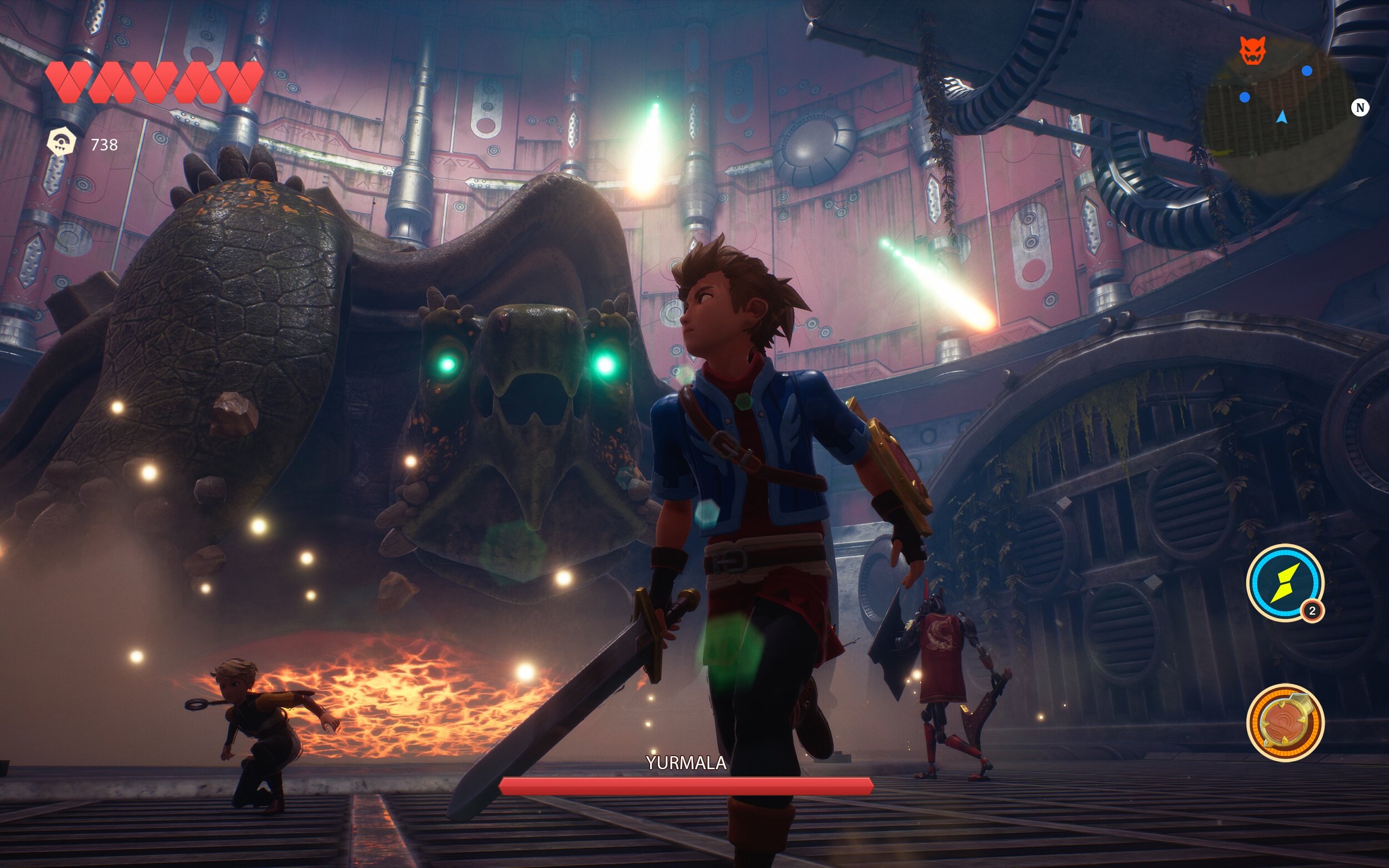Click the left blue ally dot on the minimap

point(1245,97)
